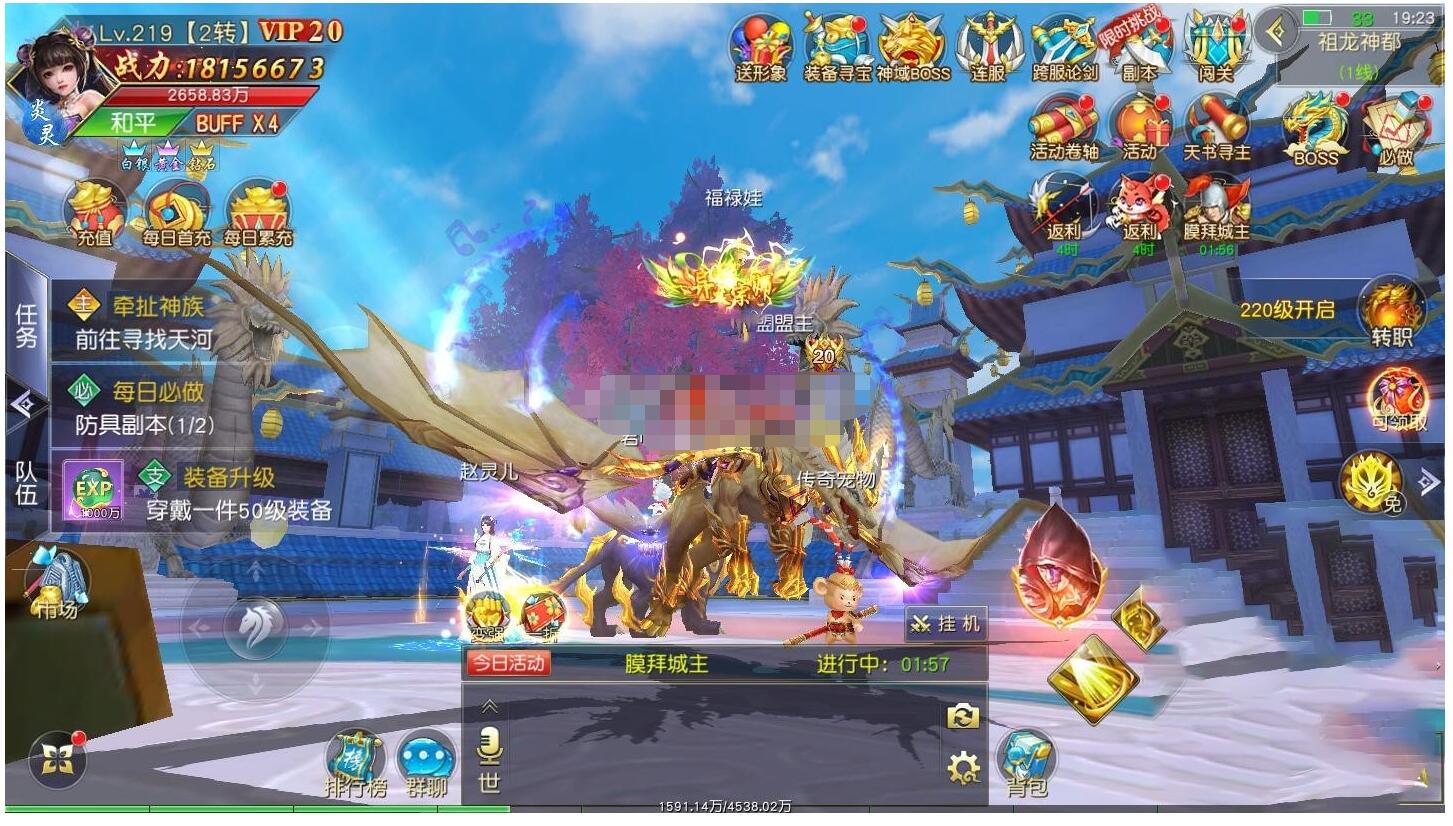Expand the chat panel with the chevron
1453x826 pixels.
(x=487, y=705)
